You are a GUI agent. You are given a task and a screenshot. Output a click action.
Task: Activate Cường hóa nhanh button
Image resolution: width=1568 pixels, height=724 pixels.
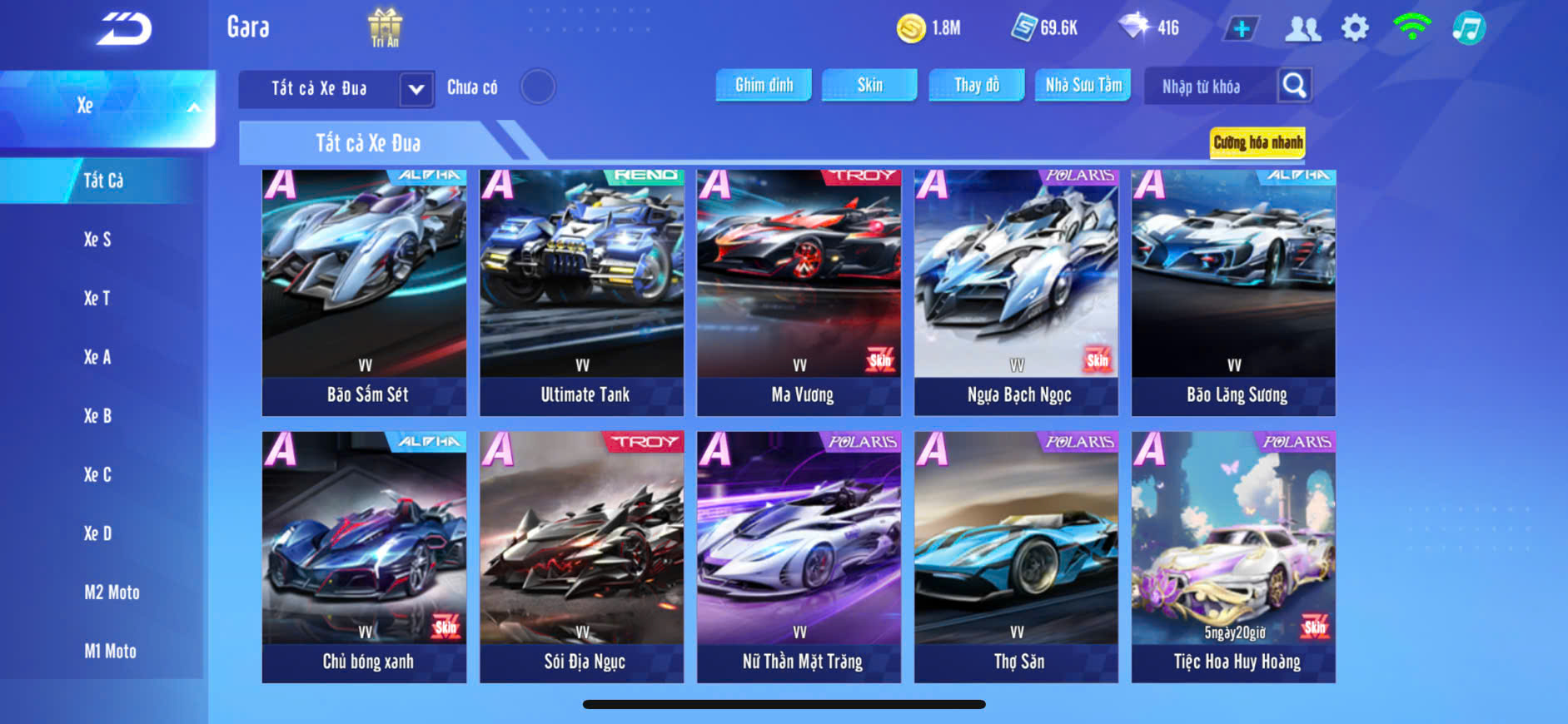[1257, 142]
